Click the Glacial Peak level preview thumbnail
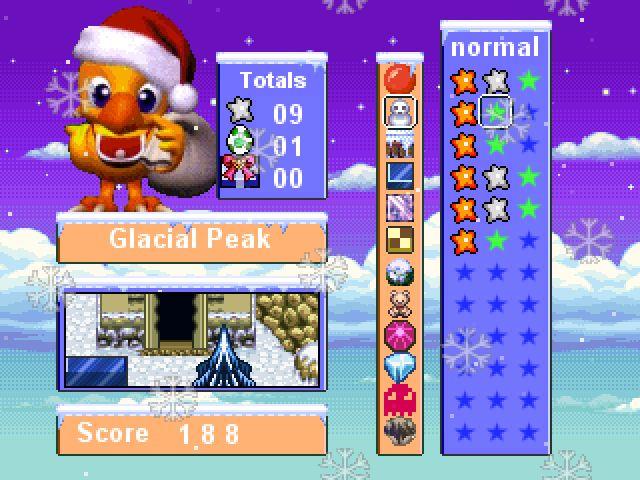 (x=192, y=340)
